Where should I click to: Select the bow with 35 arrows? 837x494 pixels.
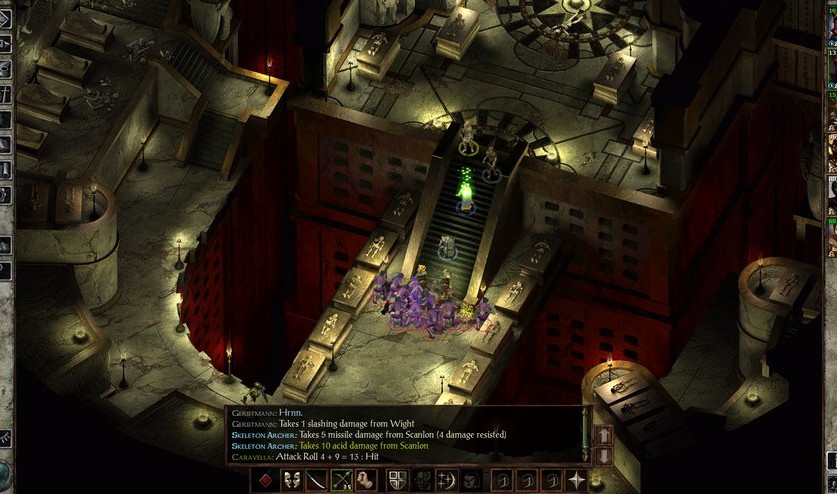pyautogui.click(x=343, y=480)
